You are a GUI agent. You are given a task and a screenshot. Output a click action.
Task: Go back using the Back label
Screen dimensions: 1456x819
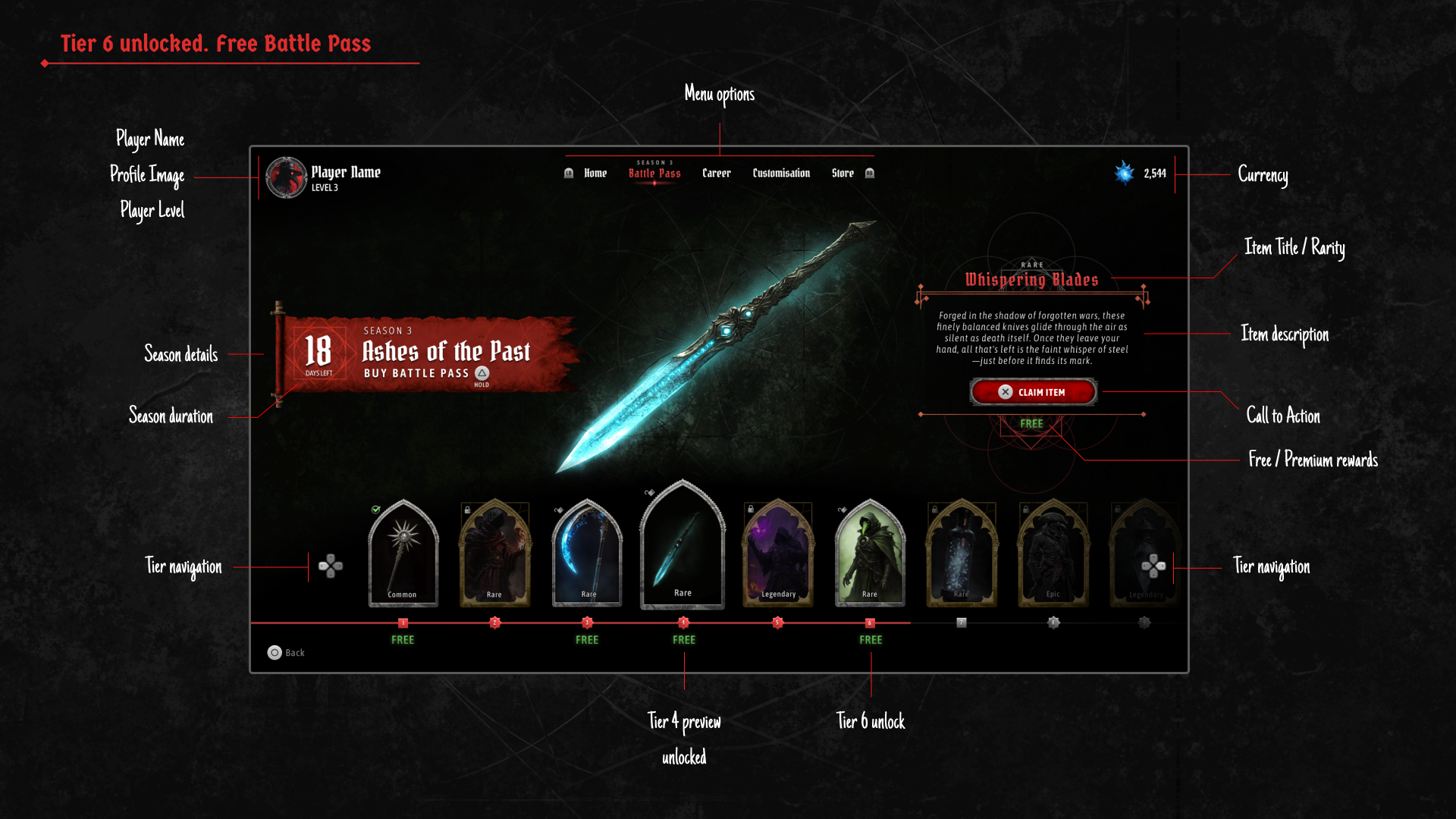(294, 653)
